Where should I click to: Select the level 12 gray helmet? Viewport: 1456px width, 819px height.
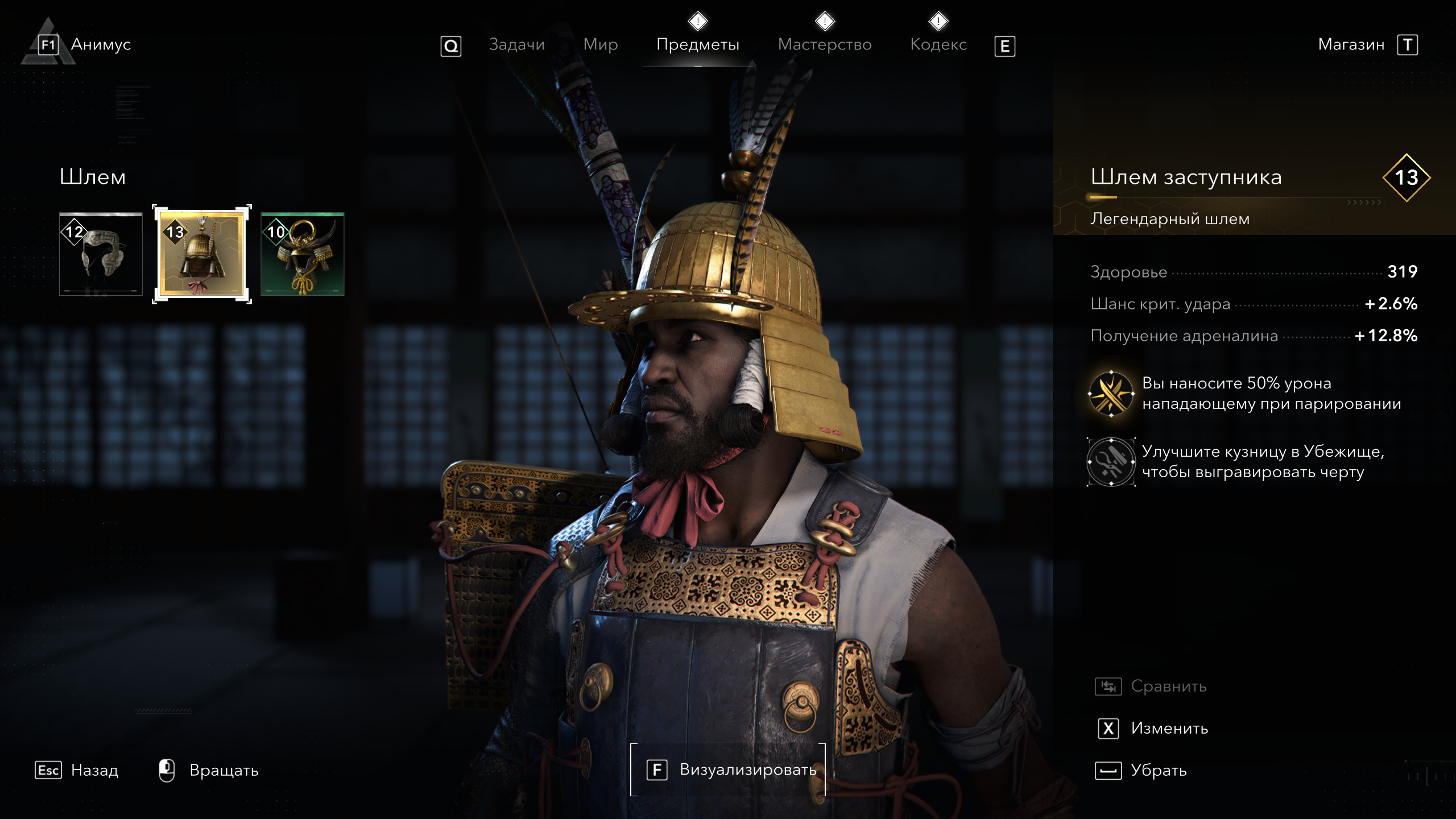click(x=101, y=254)
